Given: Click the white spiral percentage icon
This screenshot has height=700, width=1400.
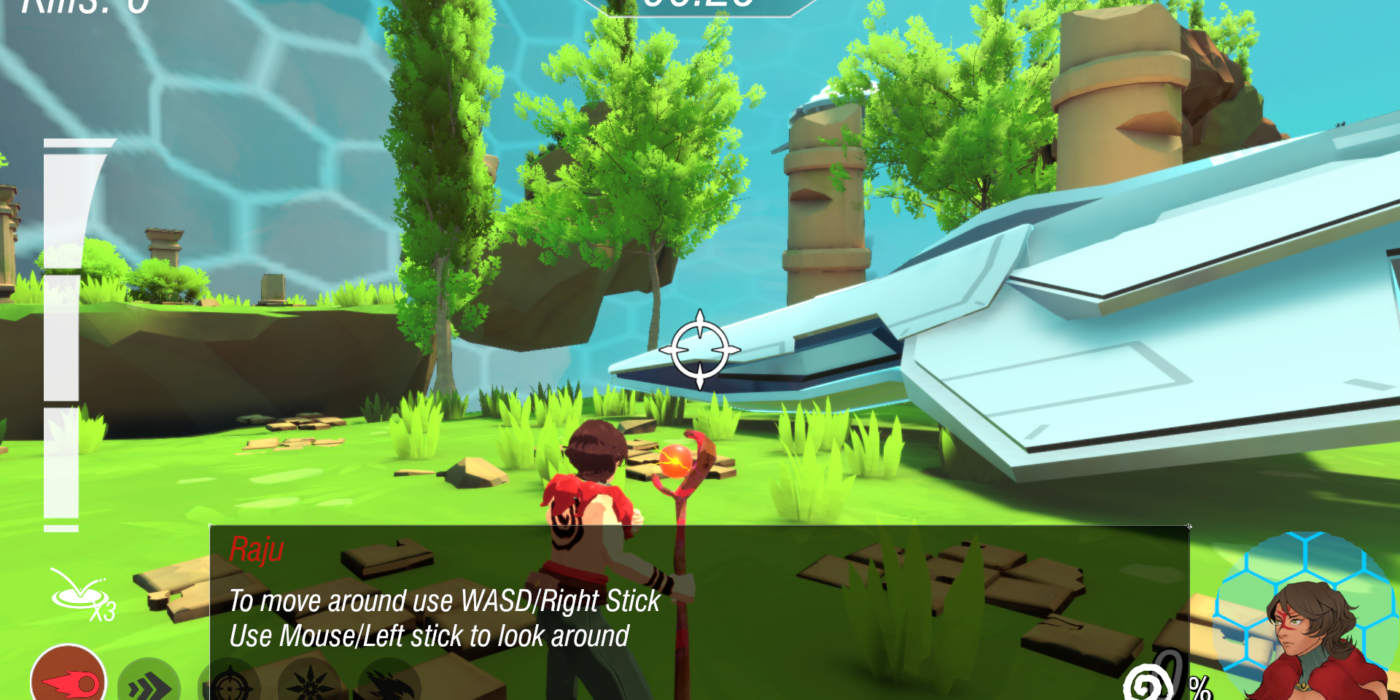Looking at the screenshot, I should 1148,682.
